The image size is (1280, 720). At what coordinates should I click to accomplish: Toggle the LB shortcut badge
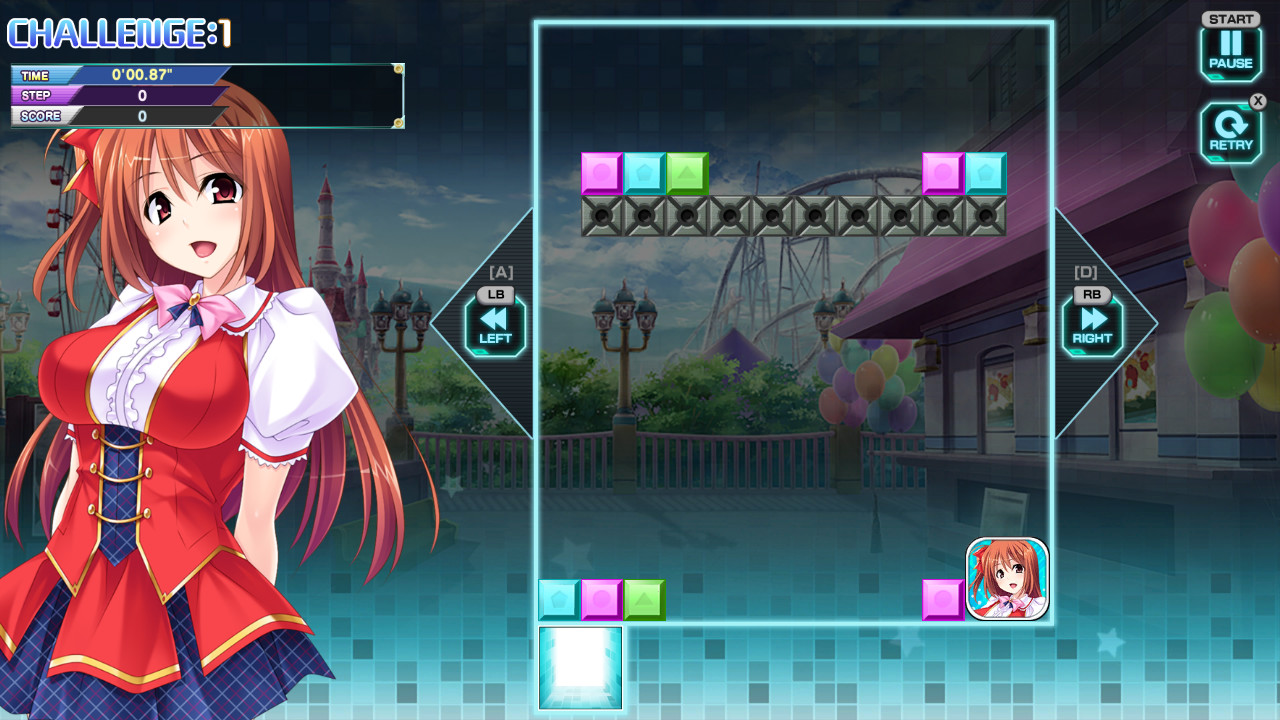tap(497, 295)
